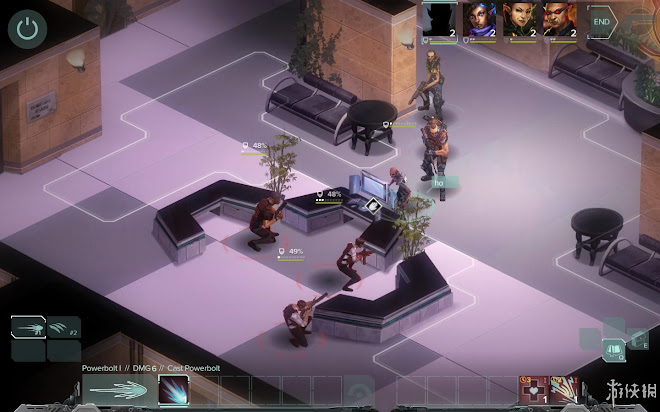Switch to the #2 claw weapon slot
Screen dimensions: 660x412
pyautogui.click(x=64, y=328)
